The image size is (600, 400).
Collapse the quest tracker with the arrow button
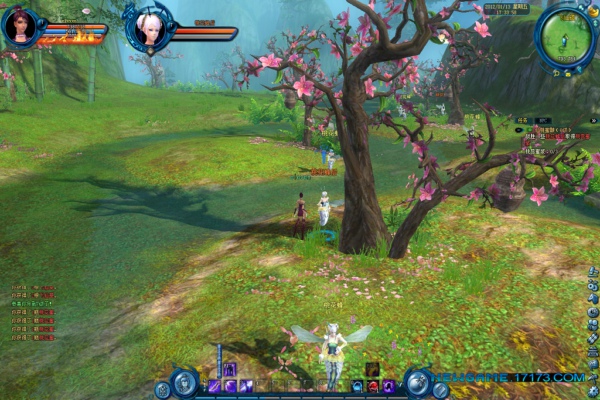point(593,119)
